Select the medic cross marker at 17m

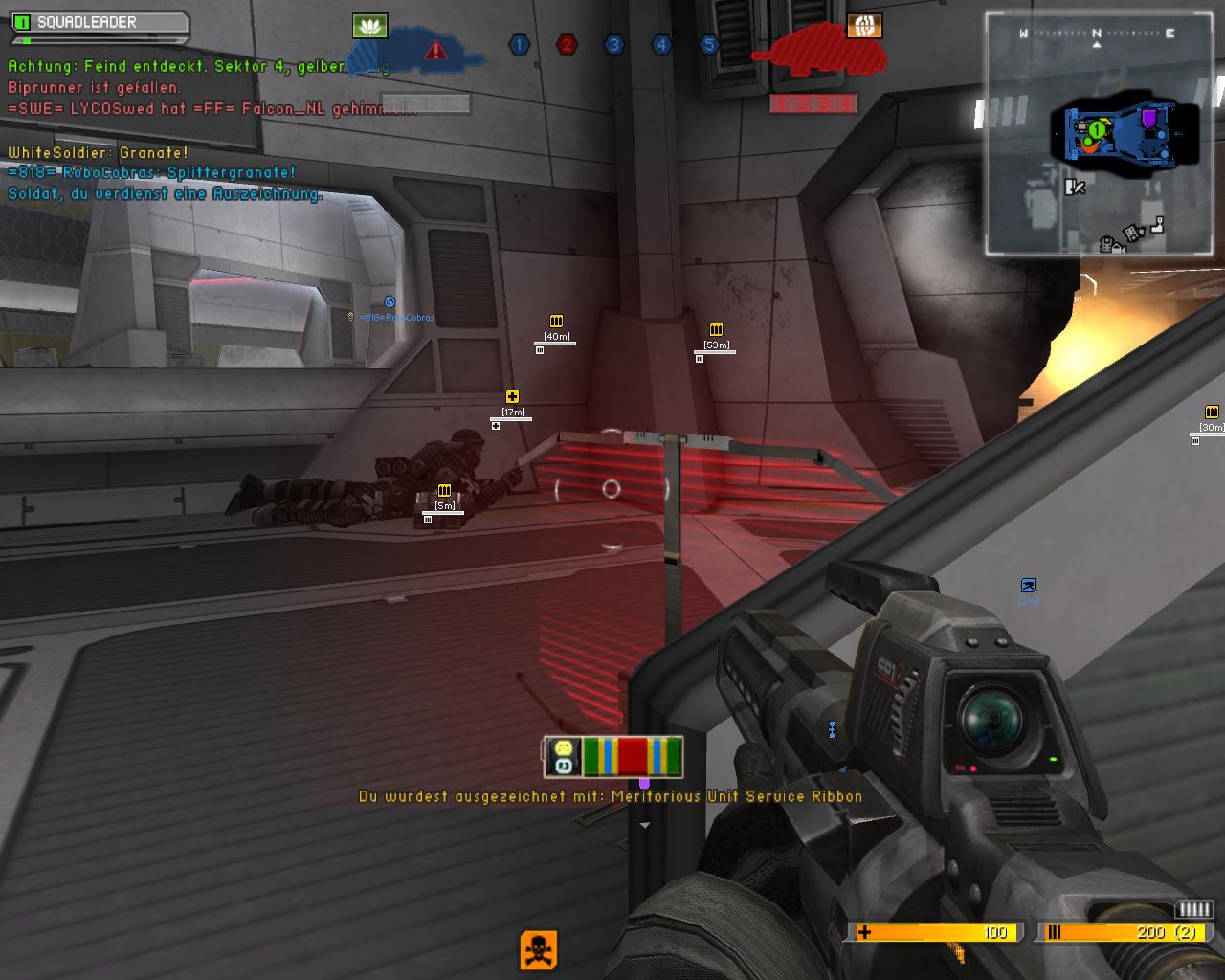point(513,397)
